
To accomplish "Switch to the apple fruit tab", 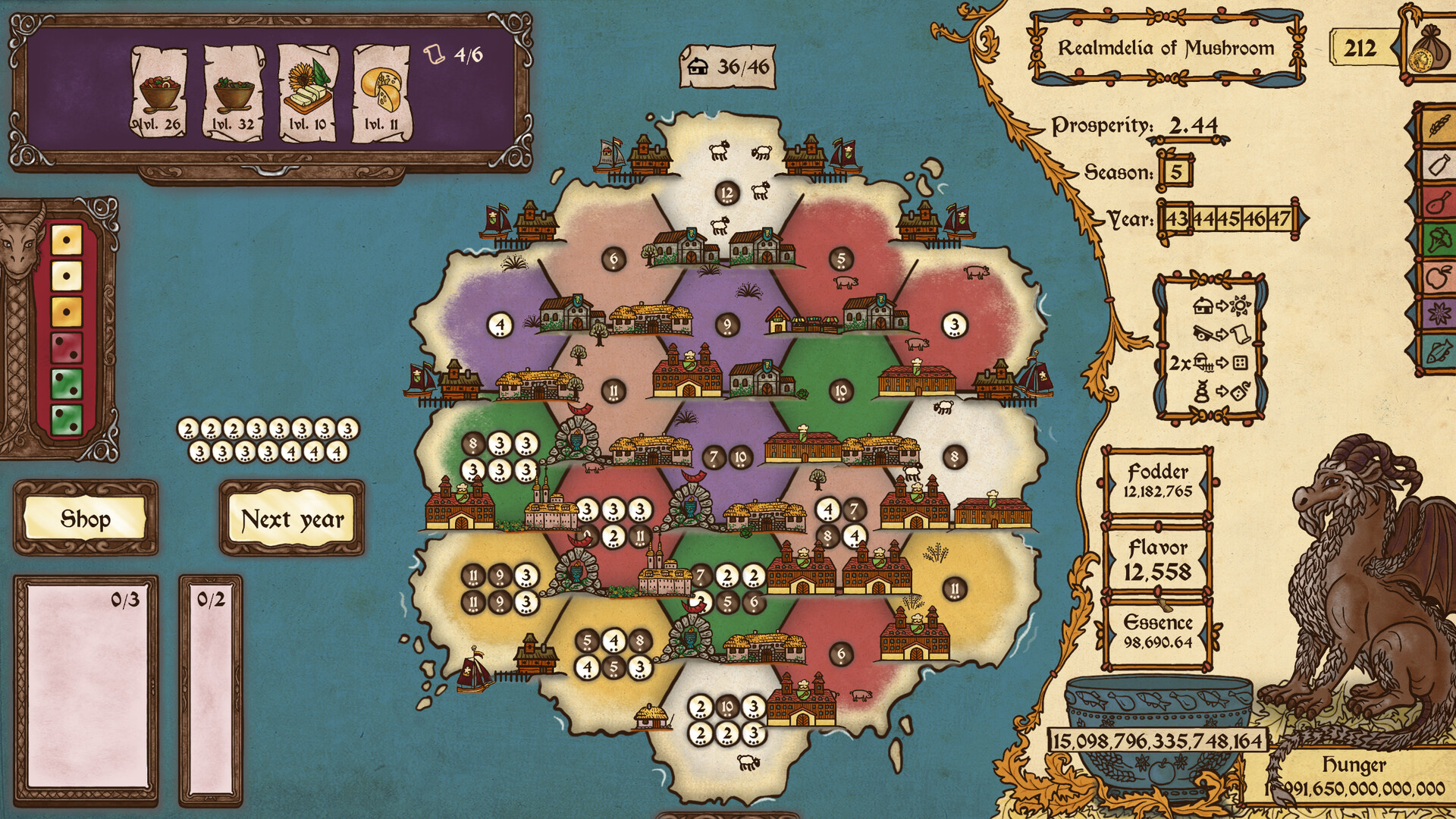I will pyautogui.click(x=1438, y=278).
